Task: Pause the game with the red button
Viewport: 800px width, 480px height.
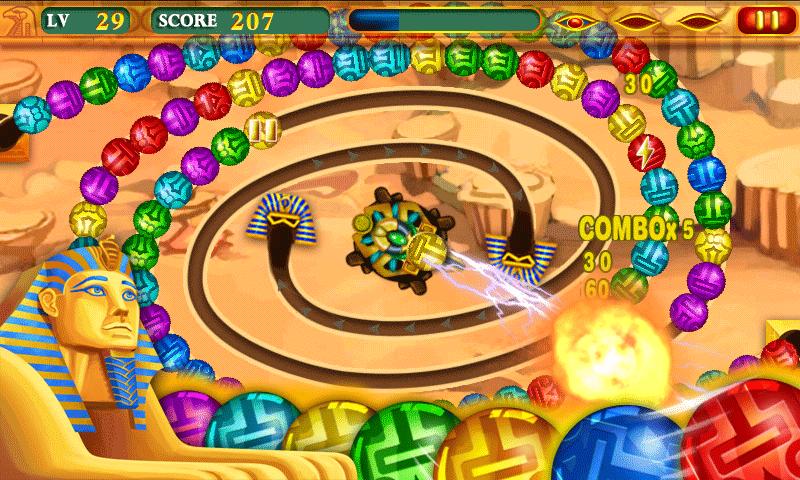Action: pos(764,19)
